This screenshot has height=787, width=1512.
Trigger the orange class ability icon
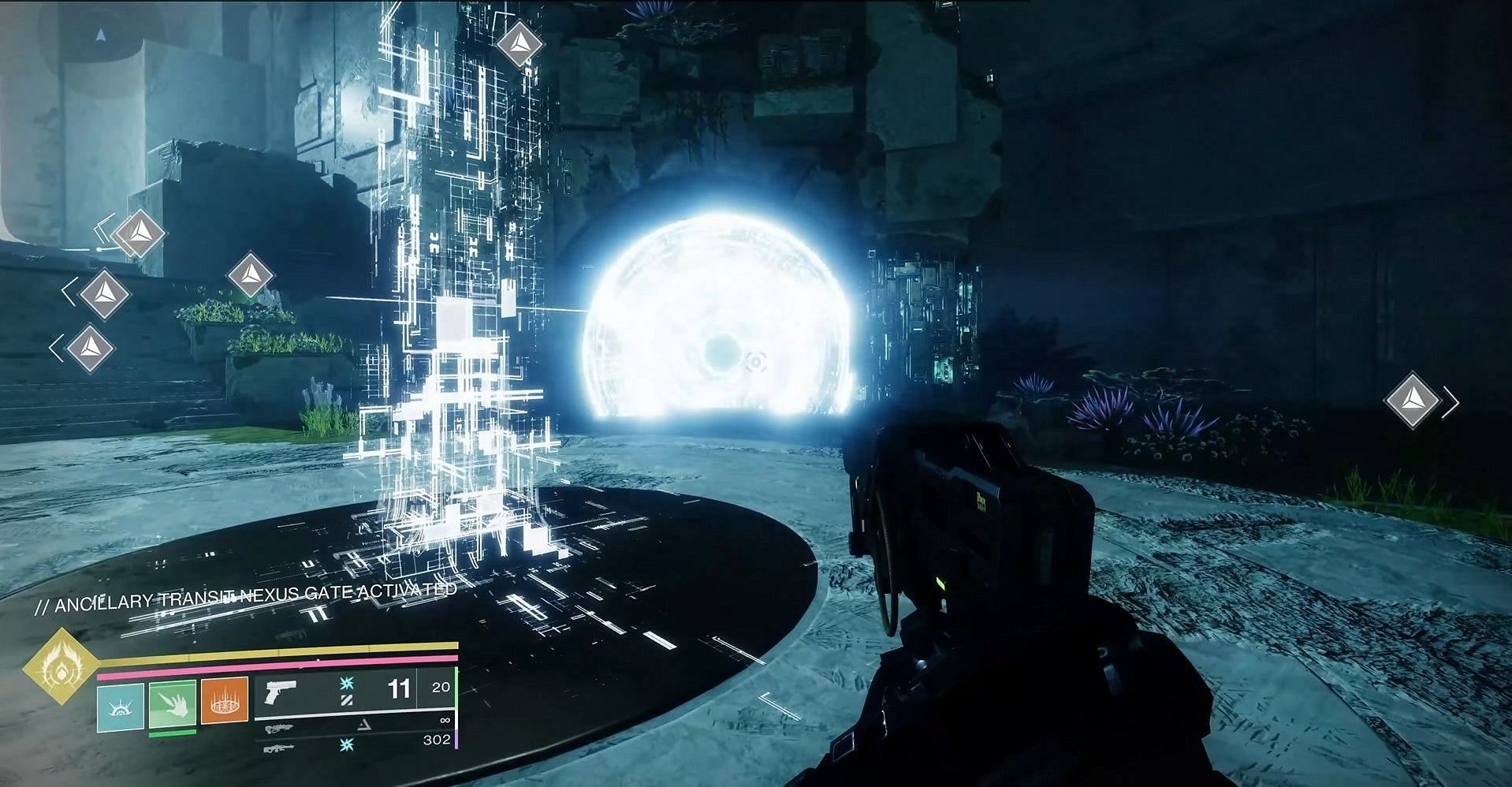[x=225, y=700]
